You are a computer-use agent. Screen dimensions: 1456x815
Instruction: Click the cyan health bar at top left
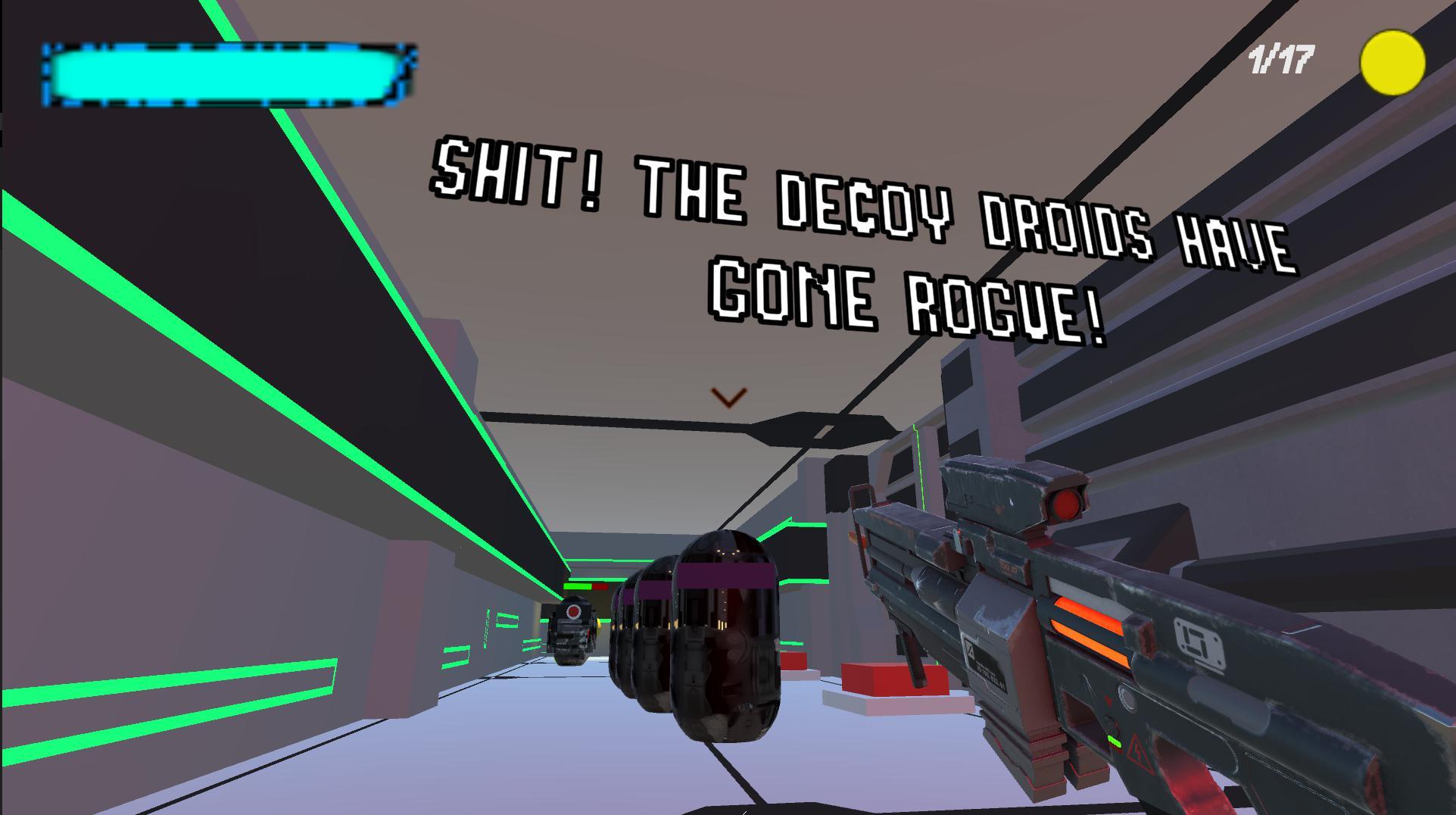(x=225, y=73)
